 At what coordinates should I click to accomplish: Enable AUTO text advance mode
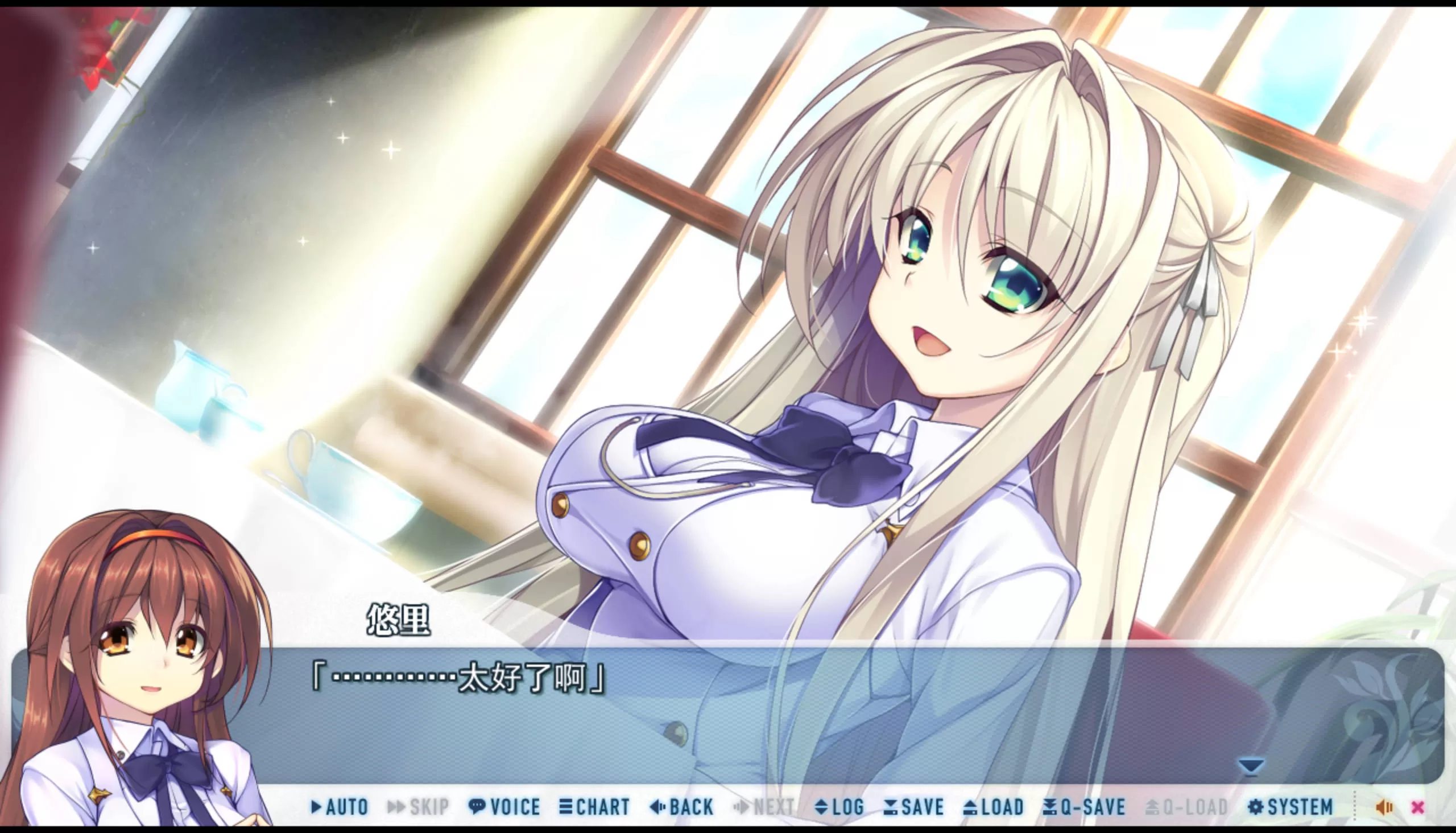tap(340, 807)
